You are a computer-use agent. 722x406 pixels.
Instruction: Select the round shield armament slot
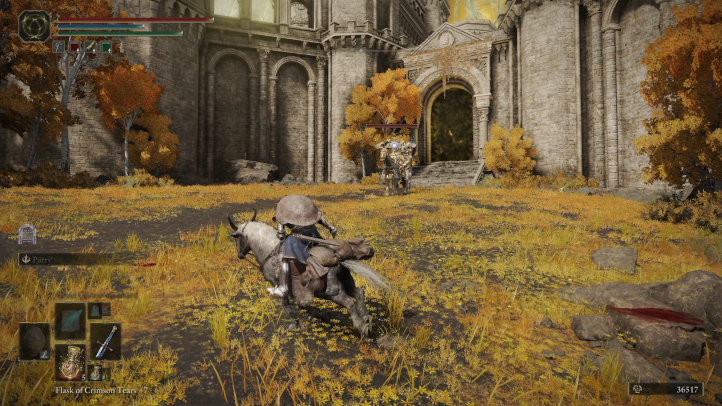(x=34, y=340)
